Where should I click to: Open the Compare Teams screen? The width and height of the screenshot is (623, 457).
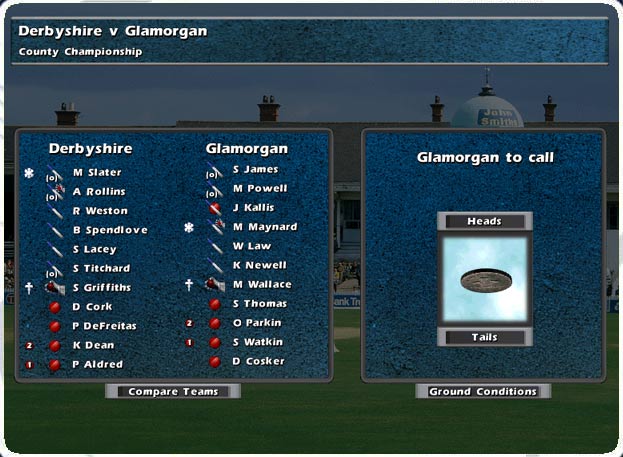click(x=173, y=392)
